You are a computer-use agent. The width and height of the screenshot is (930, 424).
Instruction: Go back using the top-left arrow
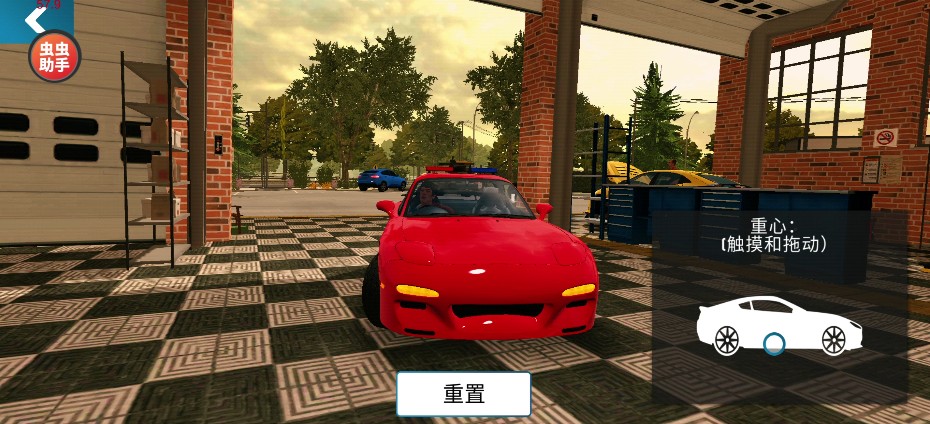point(21,19)
